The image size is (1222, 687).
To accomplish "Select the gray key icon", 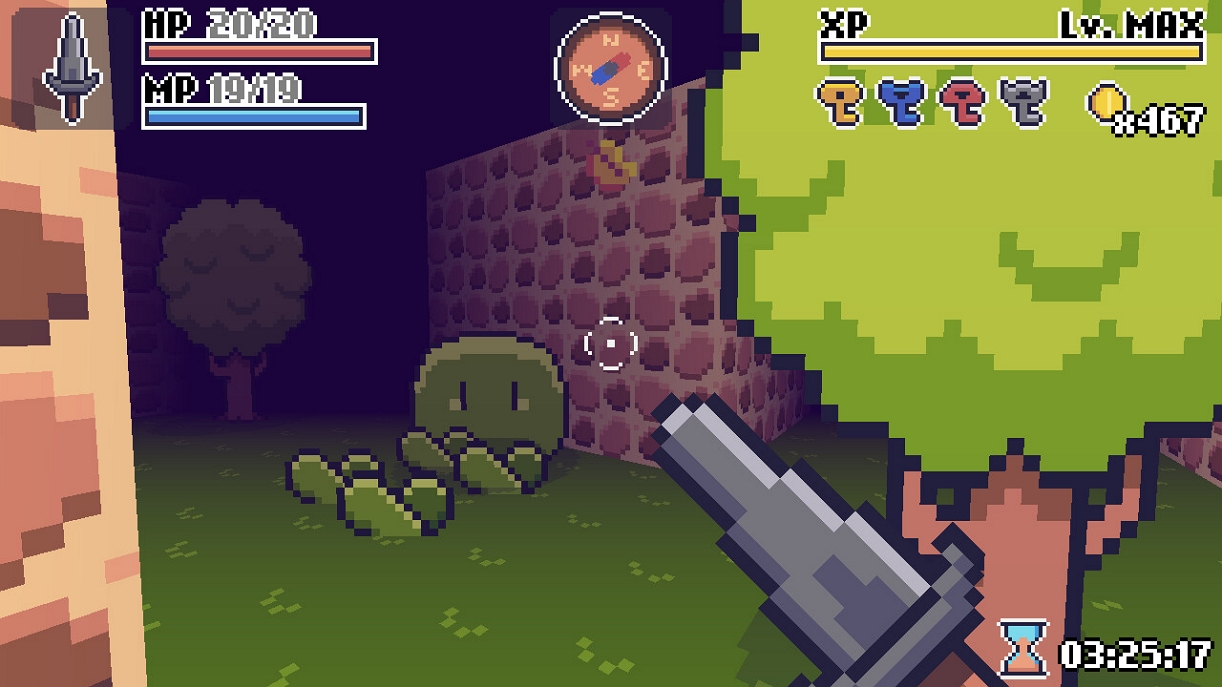I will pyautogui.click(x=1024, y=102).
